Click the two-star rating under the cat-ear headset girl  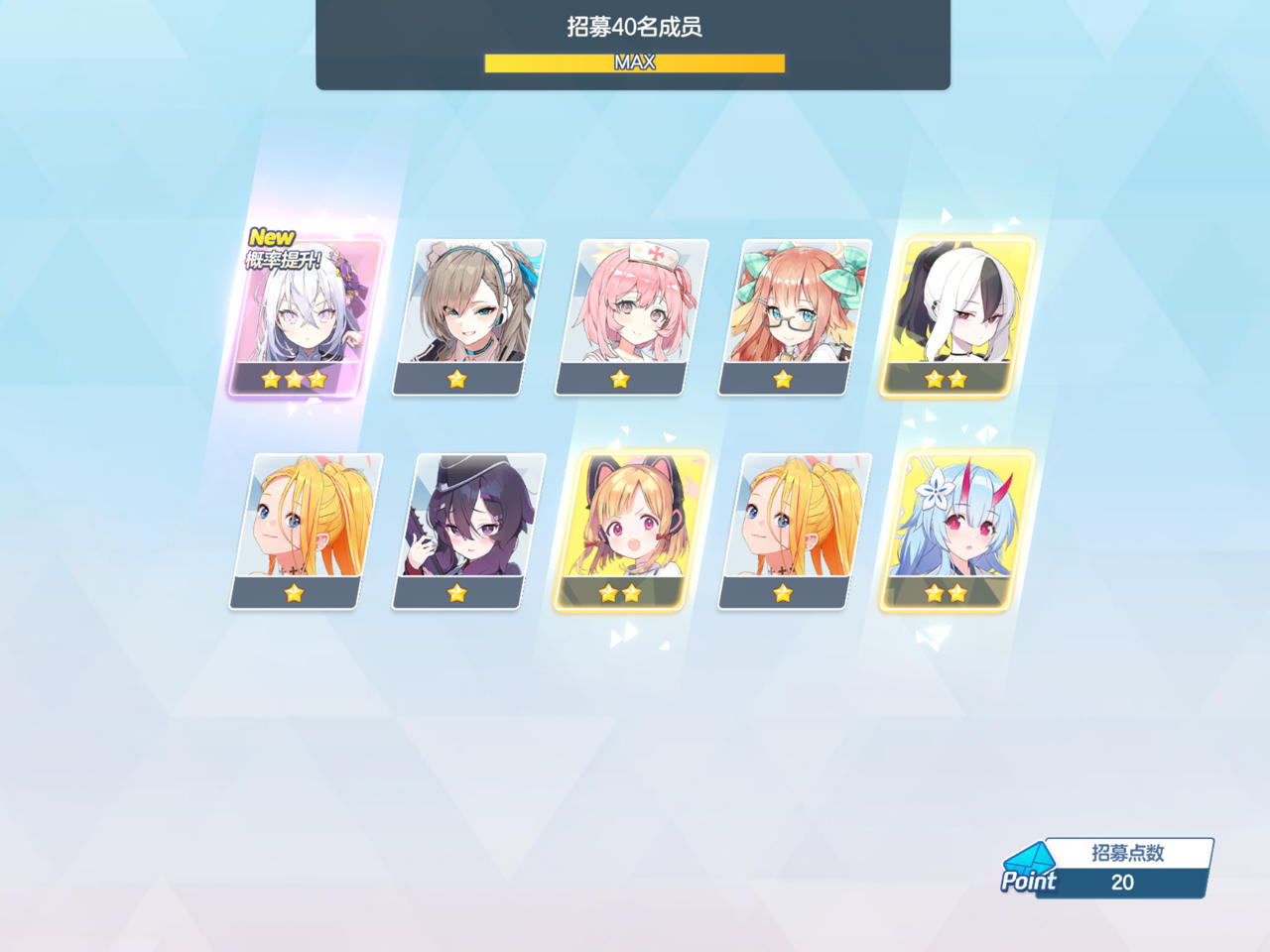(619, 591)
